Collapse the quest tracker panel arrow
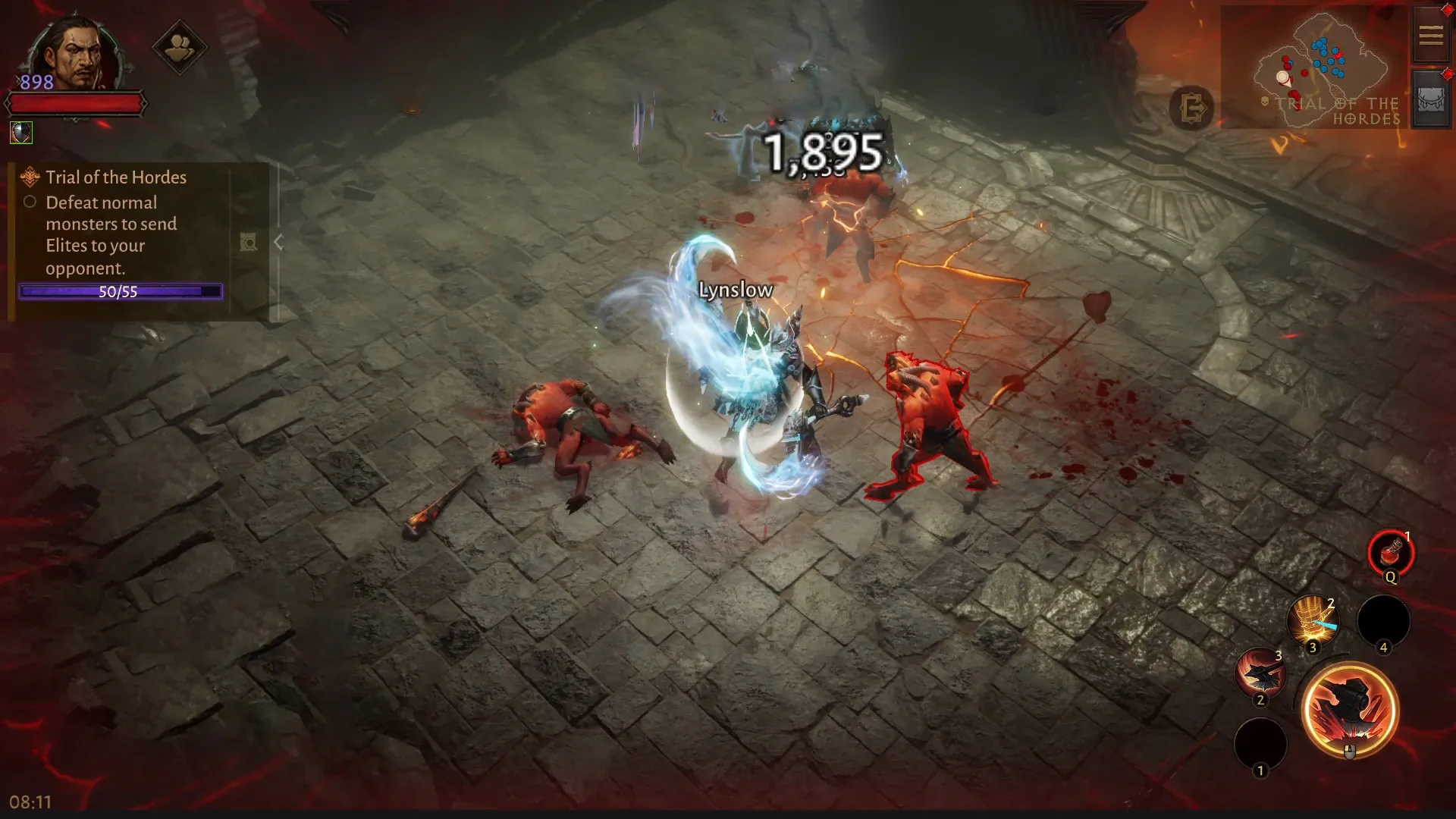The width and height of the screenshot is (1456, 819). tap(278, 243)
